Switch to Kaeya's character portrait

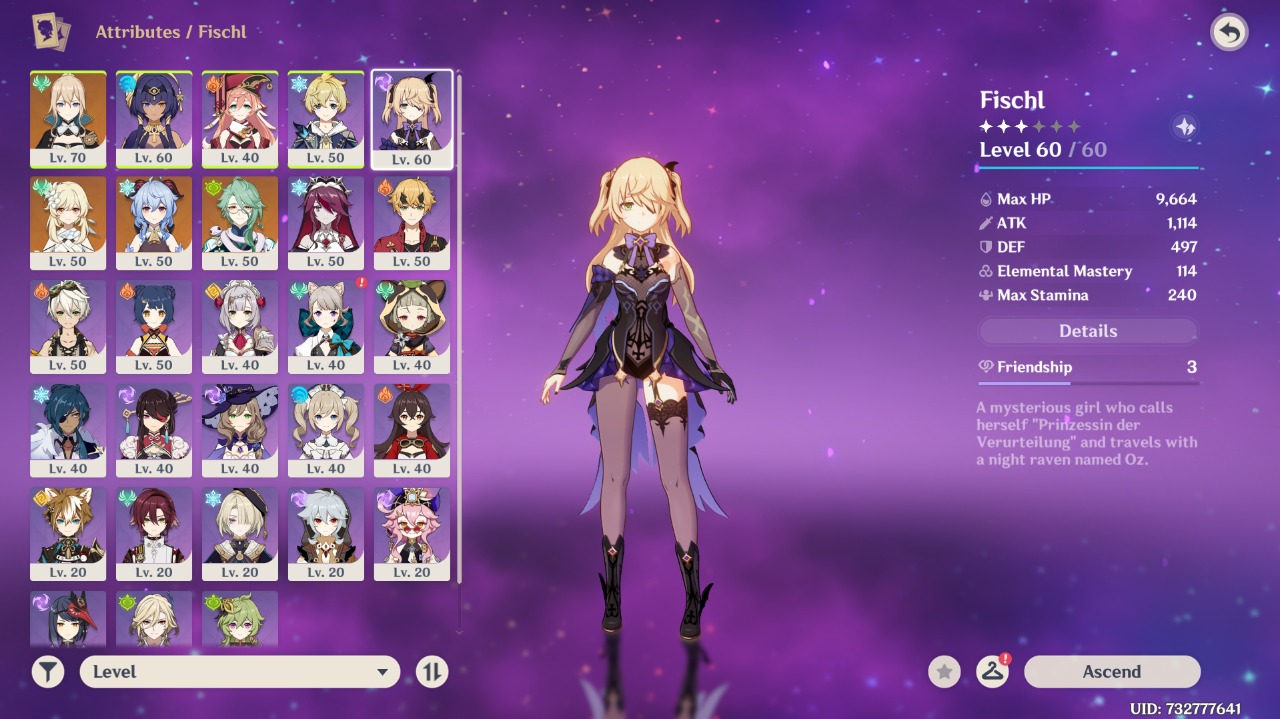(x=68, y=431)
